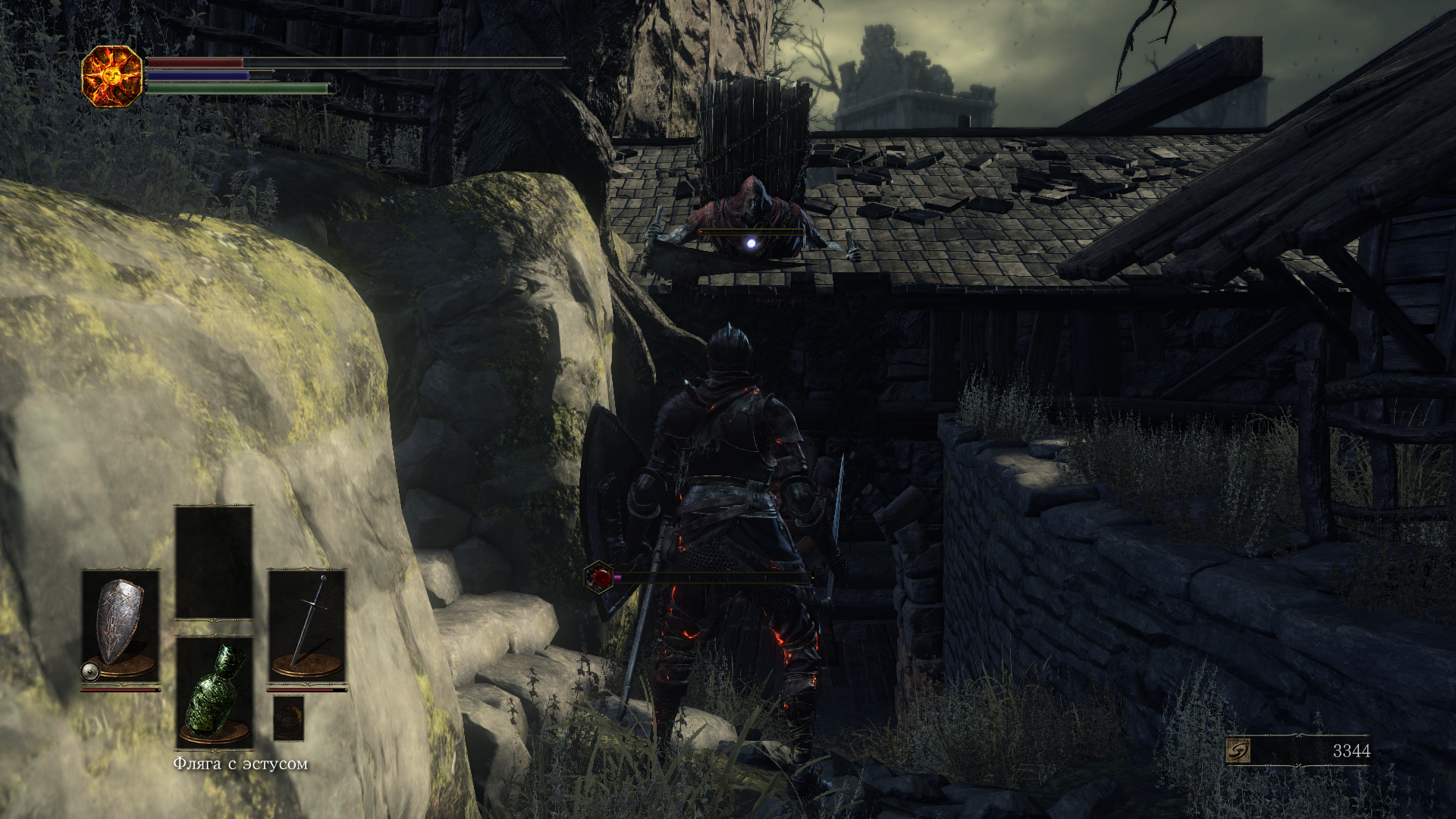Choose the green Estus Flask item slot

coord(214,692)
